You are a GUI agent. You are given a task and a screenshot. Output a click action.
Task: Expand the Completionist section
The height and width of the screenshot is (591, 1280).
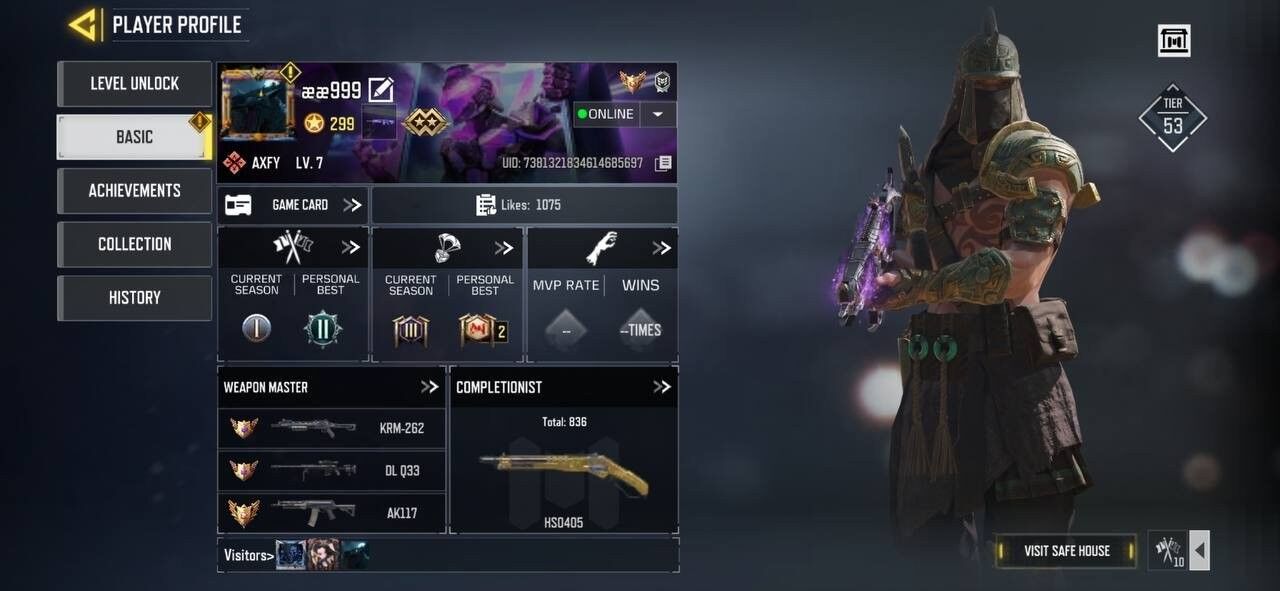661,387
